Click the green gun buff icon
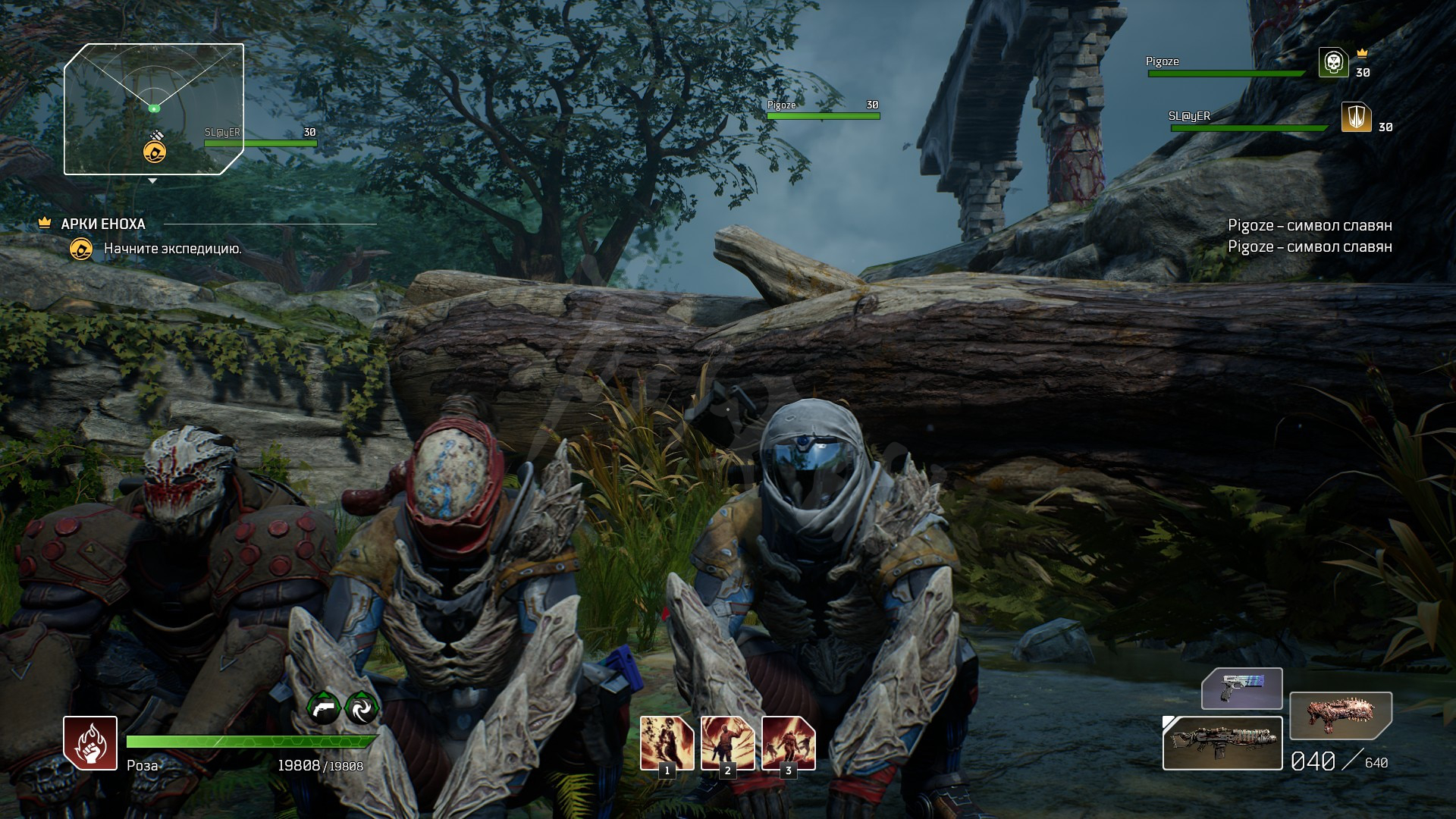Screen dimensions: 1456x819 tap(324, 708)
